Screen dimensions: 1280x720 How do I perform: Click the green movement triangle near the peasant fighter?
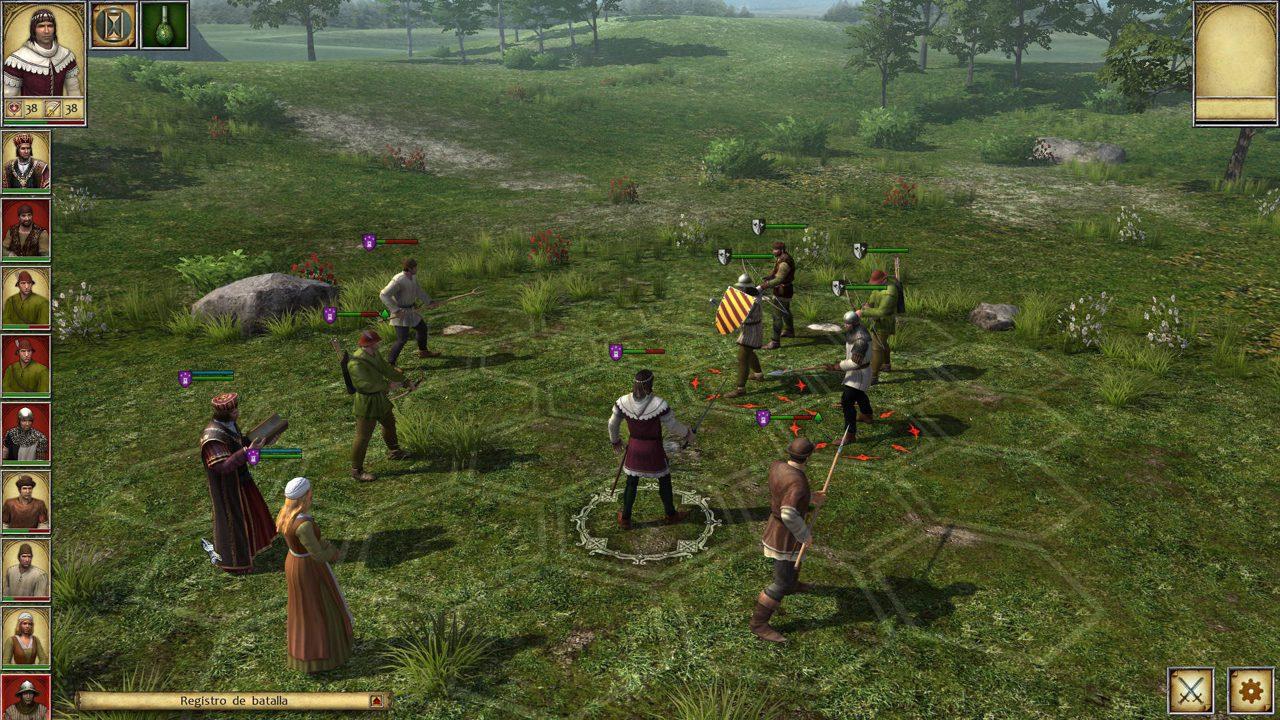pos(385,312)
